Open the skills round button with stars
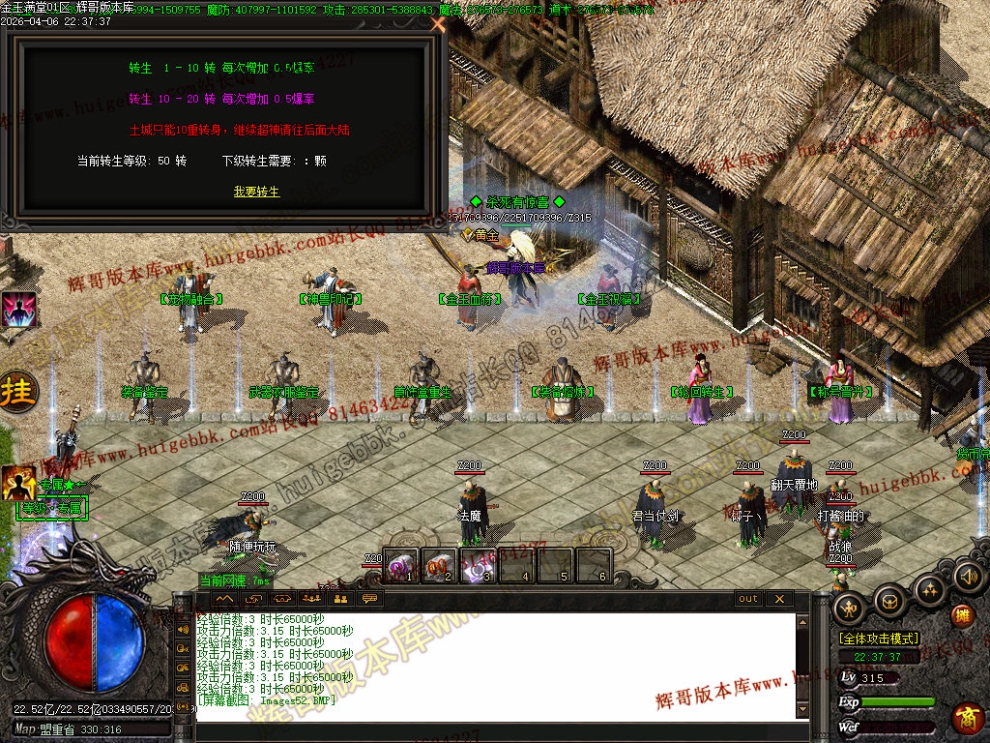This screenshot has height=743, width=990. [x=931, y=590]
